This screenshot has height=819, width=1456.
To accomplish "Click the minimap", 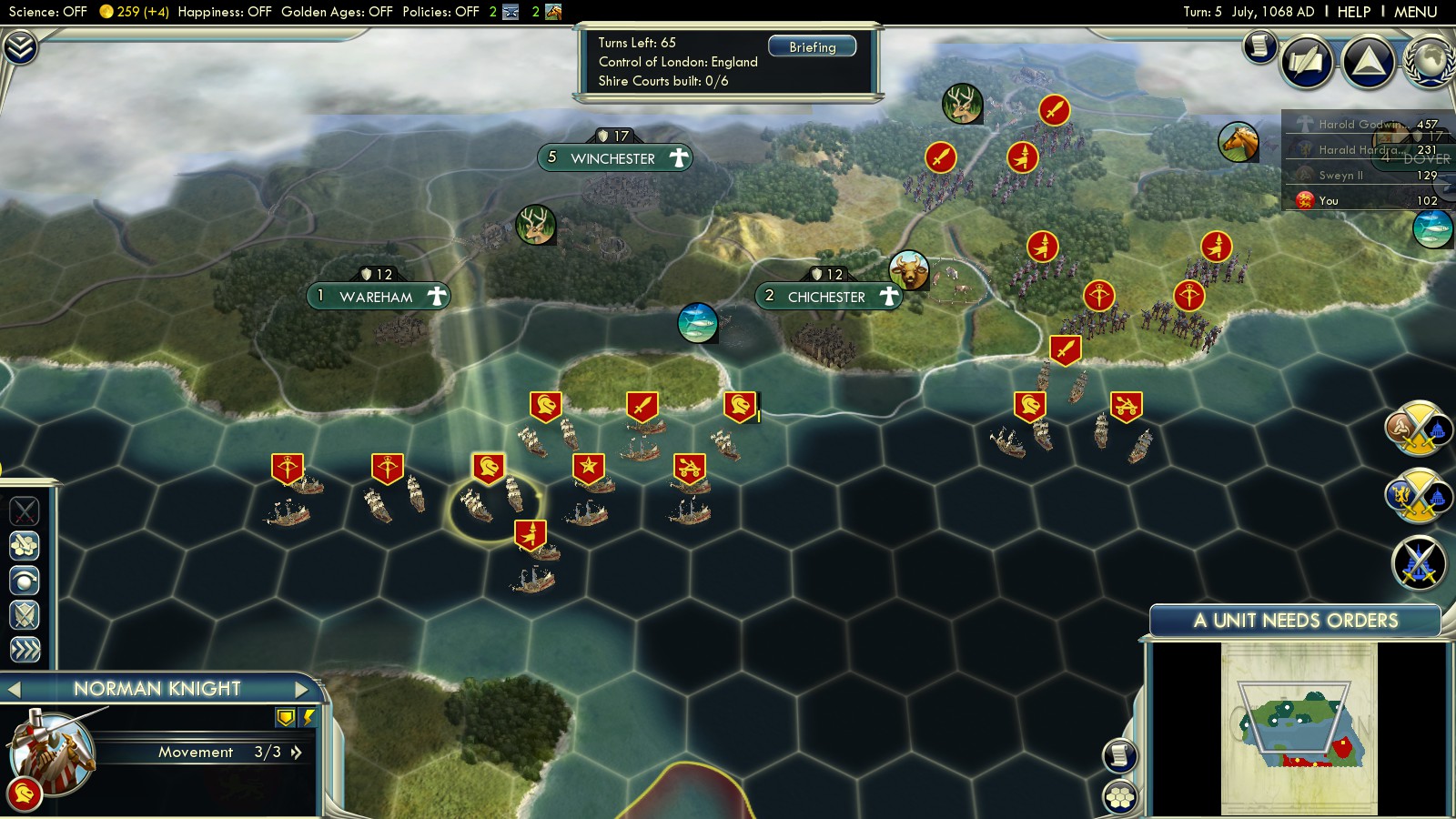I will 1299,728.
